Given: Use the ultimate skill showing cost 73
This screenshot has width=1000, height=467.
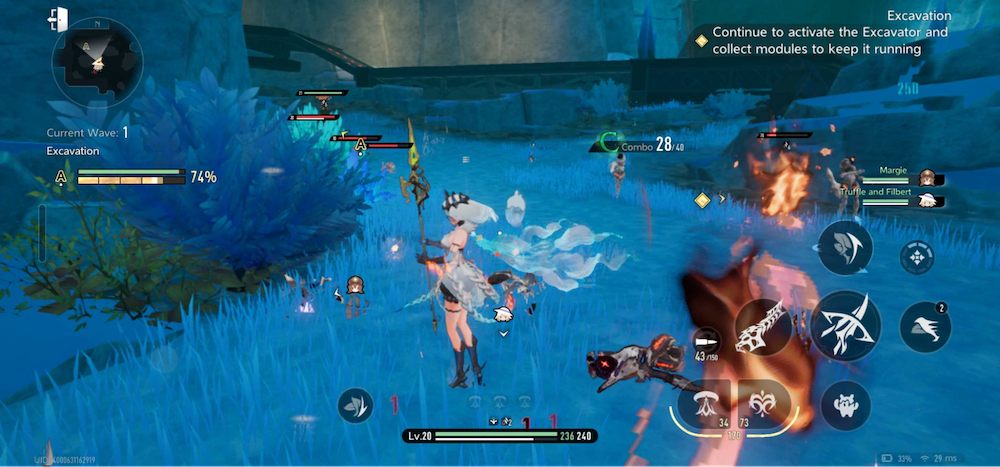Looking at the screenshot, I should coord(763,404).
